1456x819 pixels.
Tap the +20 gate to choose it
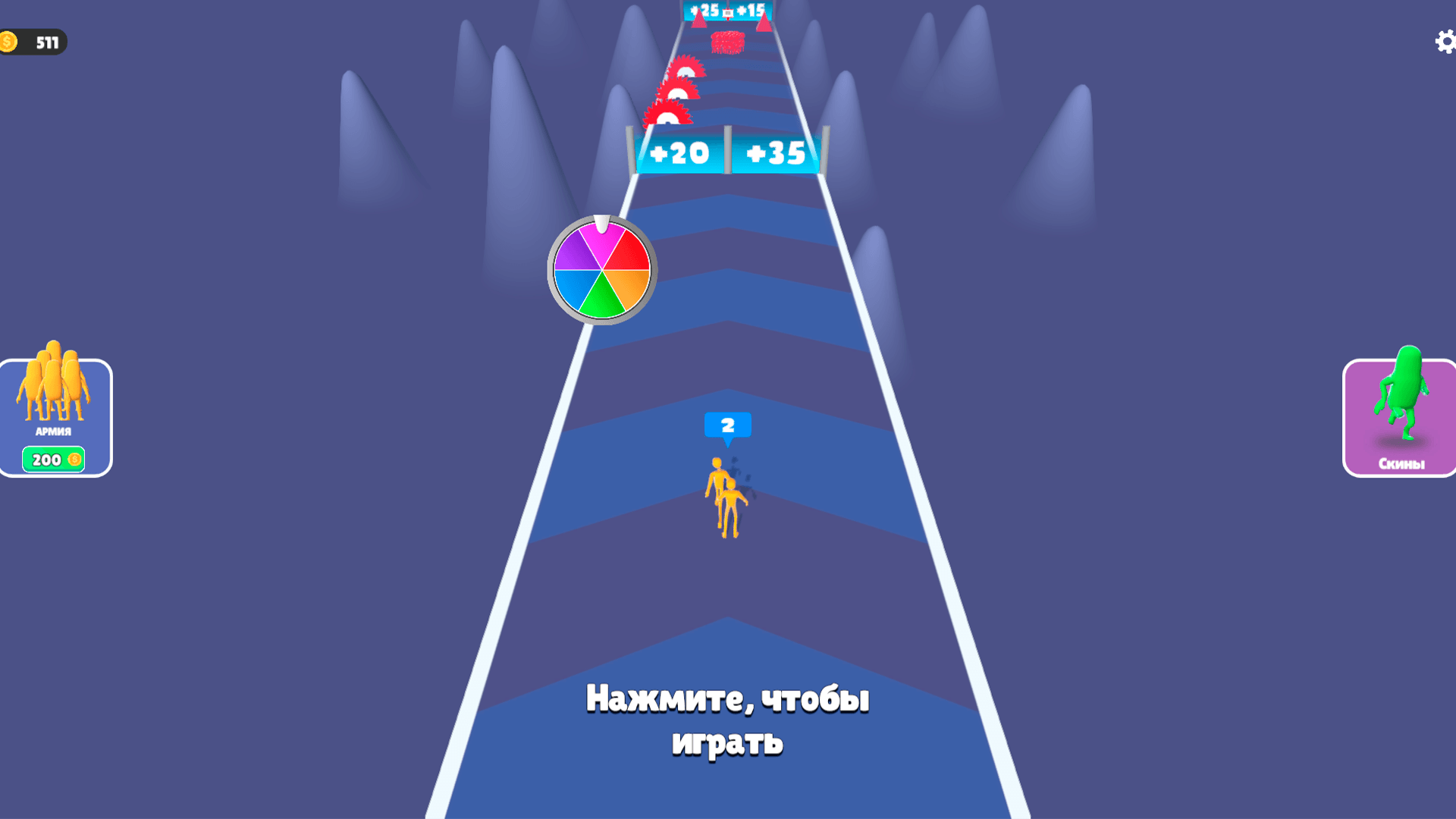[679, 152]
